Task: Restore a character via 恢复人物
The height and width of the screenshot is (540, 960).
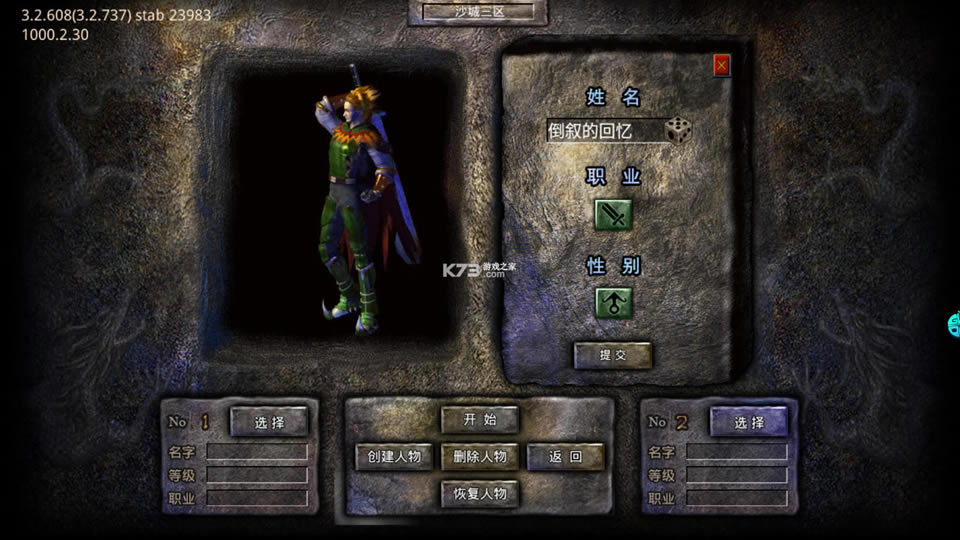Action: coord(480,493)
